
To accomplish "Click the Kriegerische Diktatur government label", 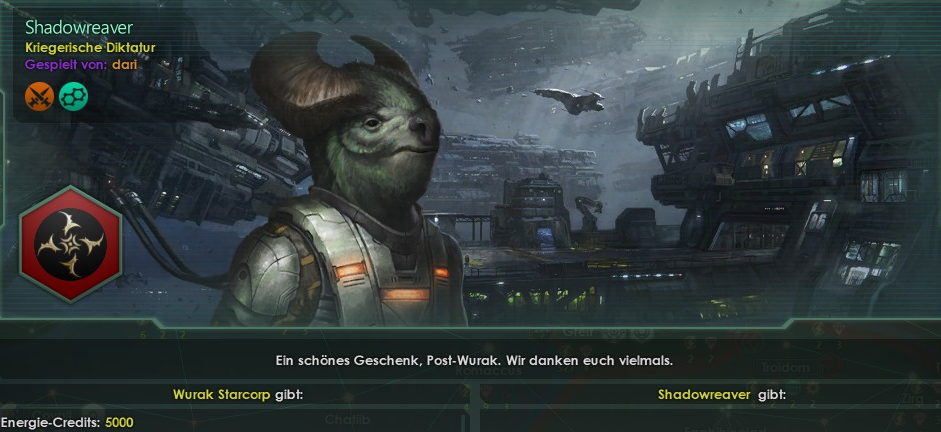I will (x=90, y=47).
